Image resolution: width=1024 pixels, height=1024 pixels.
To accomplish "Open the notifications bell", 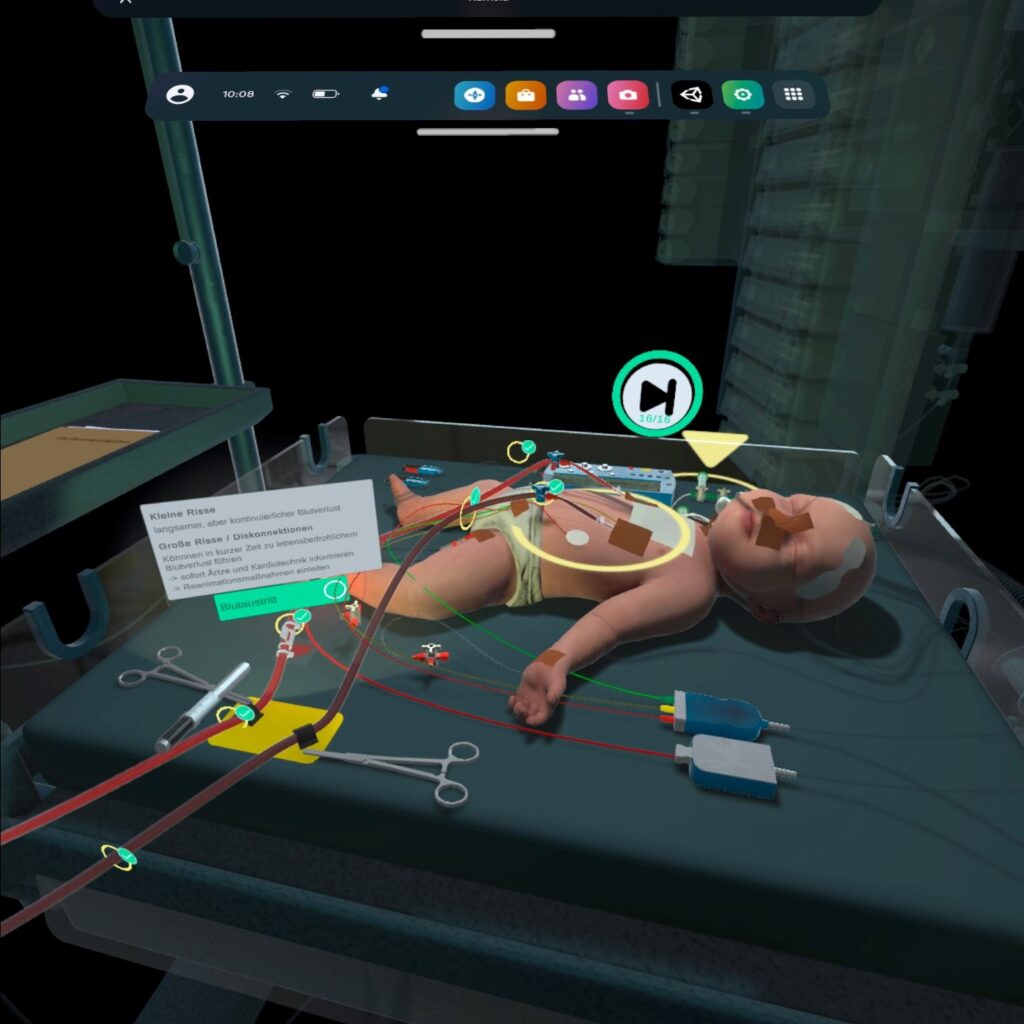I will (379, 95).
